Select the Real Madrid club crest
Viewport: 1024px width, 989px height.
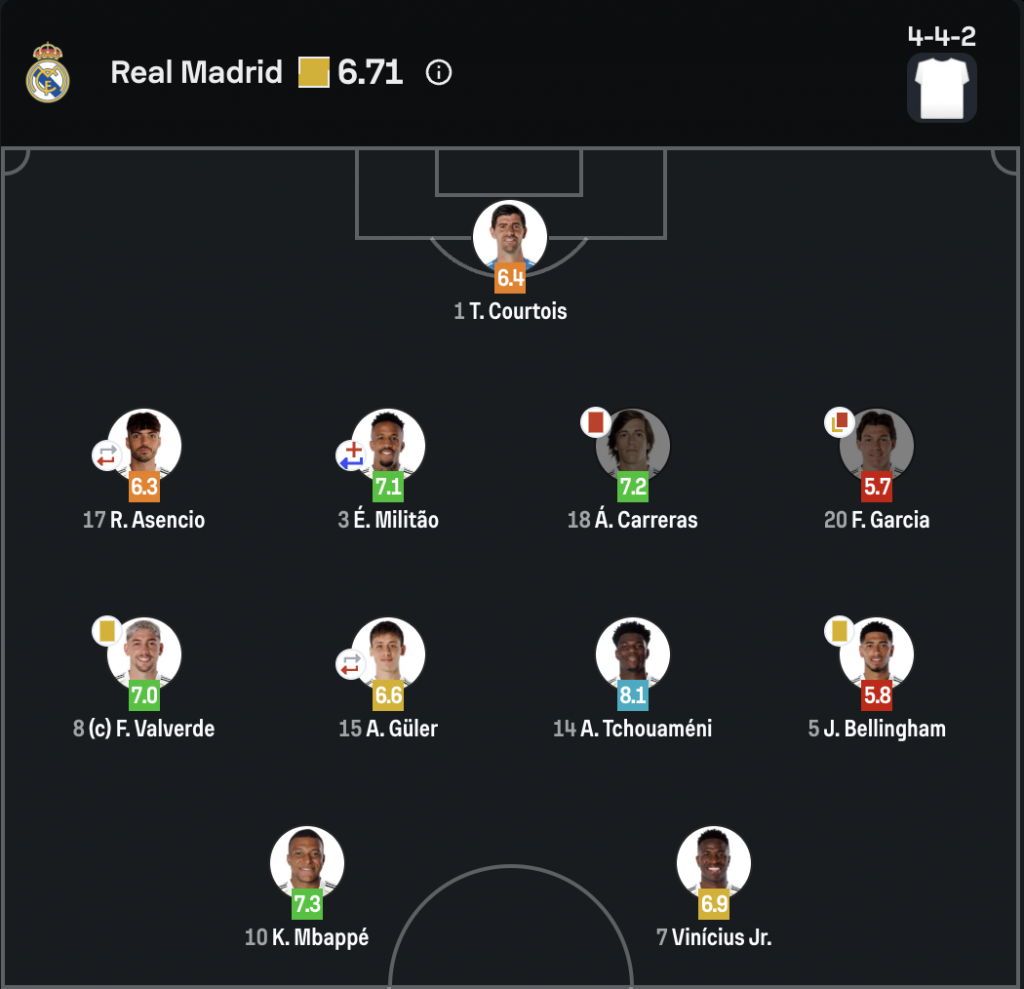click(x=48, y=73)
